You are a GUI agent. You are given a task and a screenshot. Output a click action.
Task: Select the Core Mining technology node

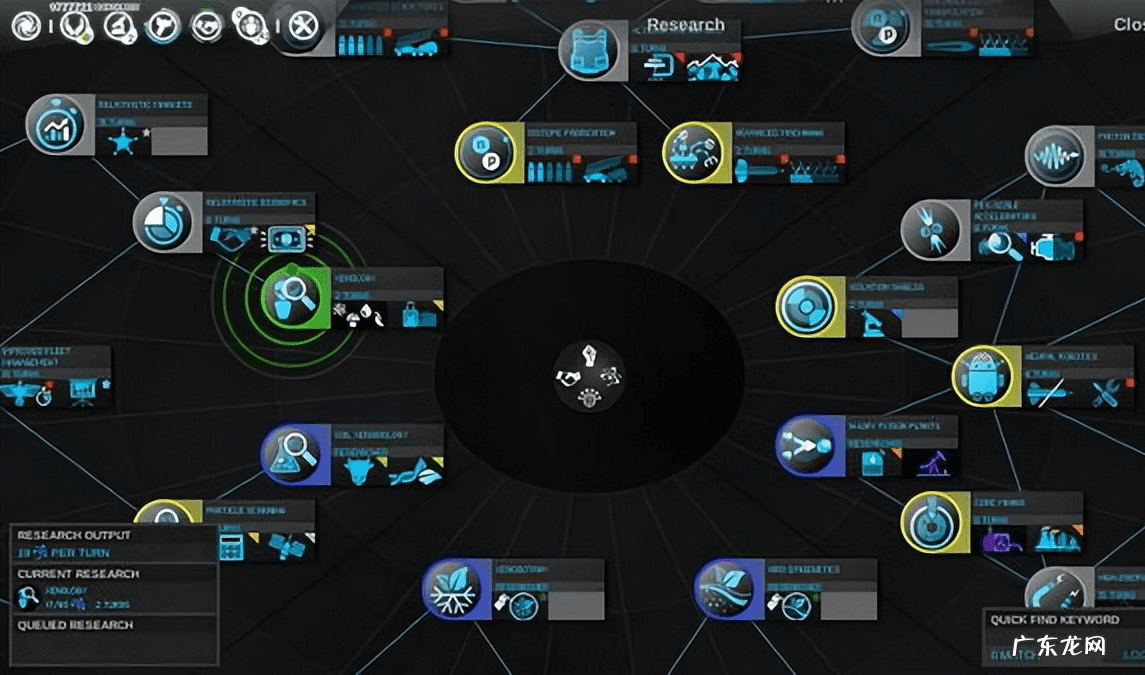click(x=934, y=521)
